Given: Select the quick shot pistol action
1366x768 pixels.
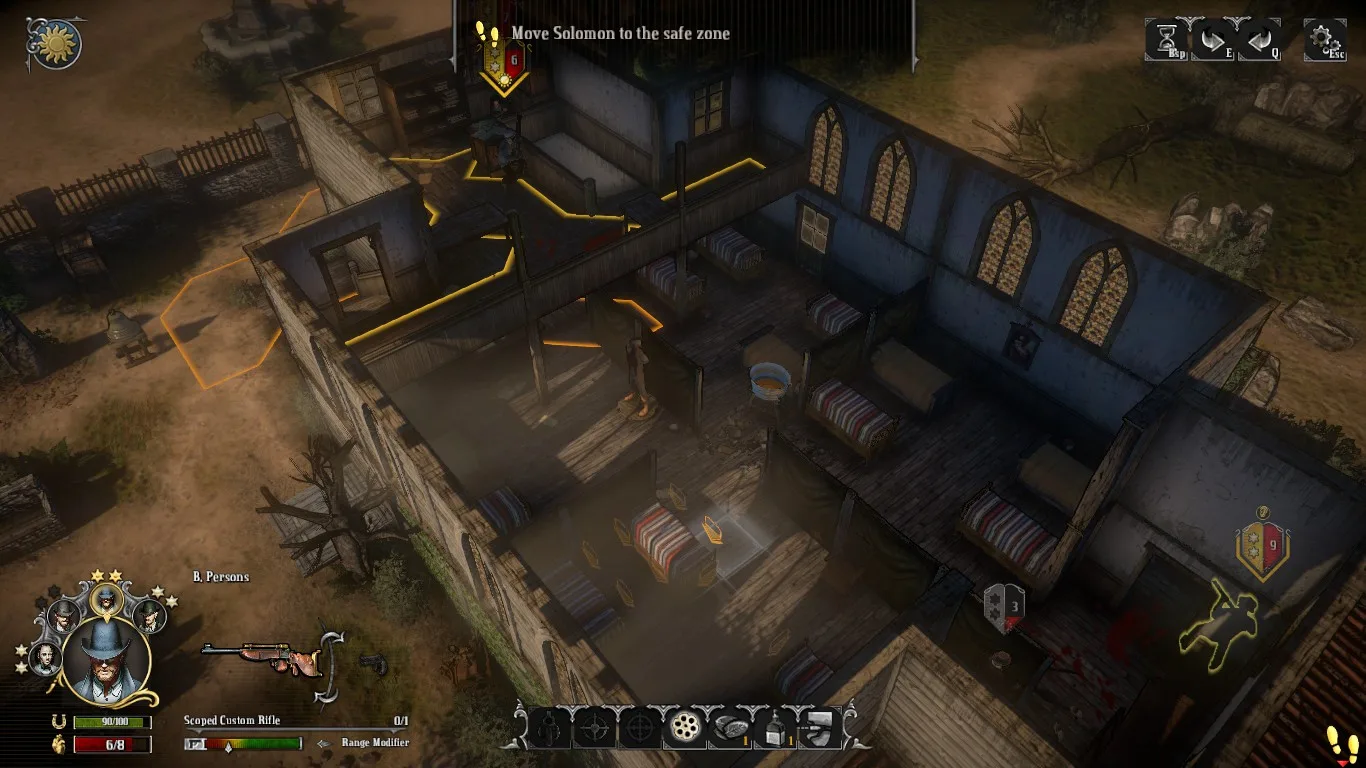Looking at the screenshot, I should pyautogui.click(x=549, y=729).
